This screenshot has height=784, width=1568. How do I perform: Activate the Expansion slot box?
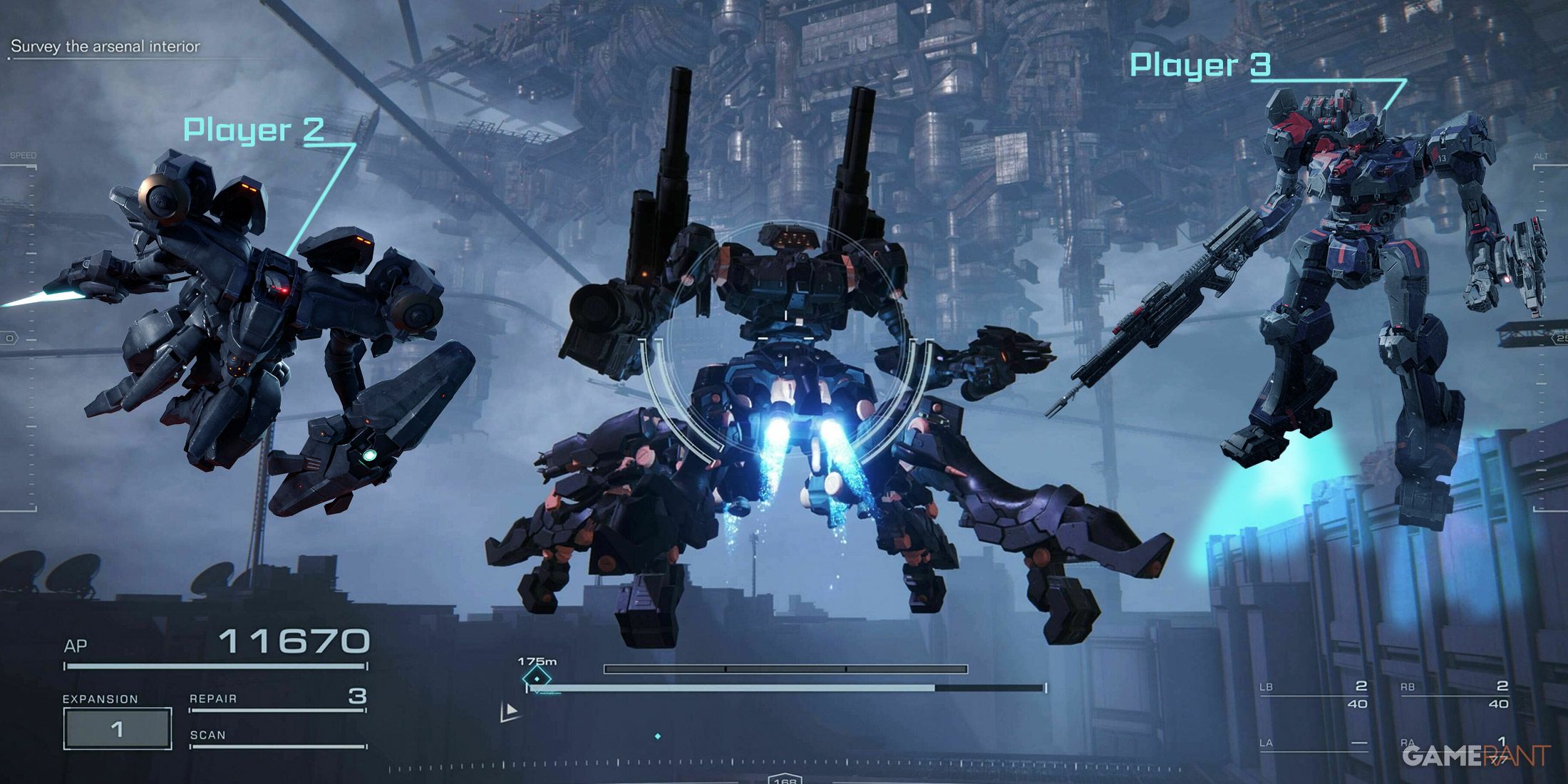coord(118,728)
